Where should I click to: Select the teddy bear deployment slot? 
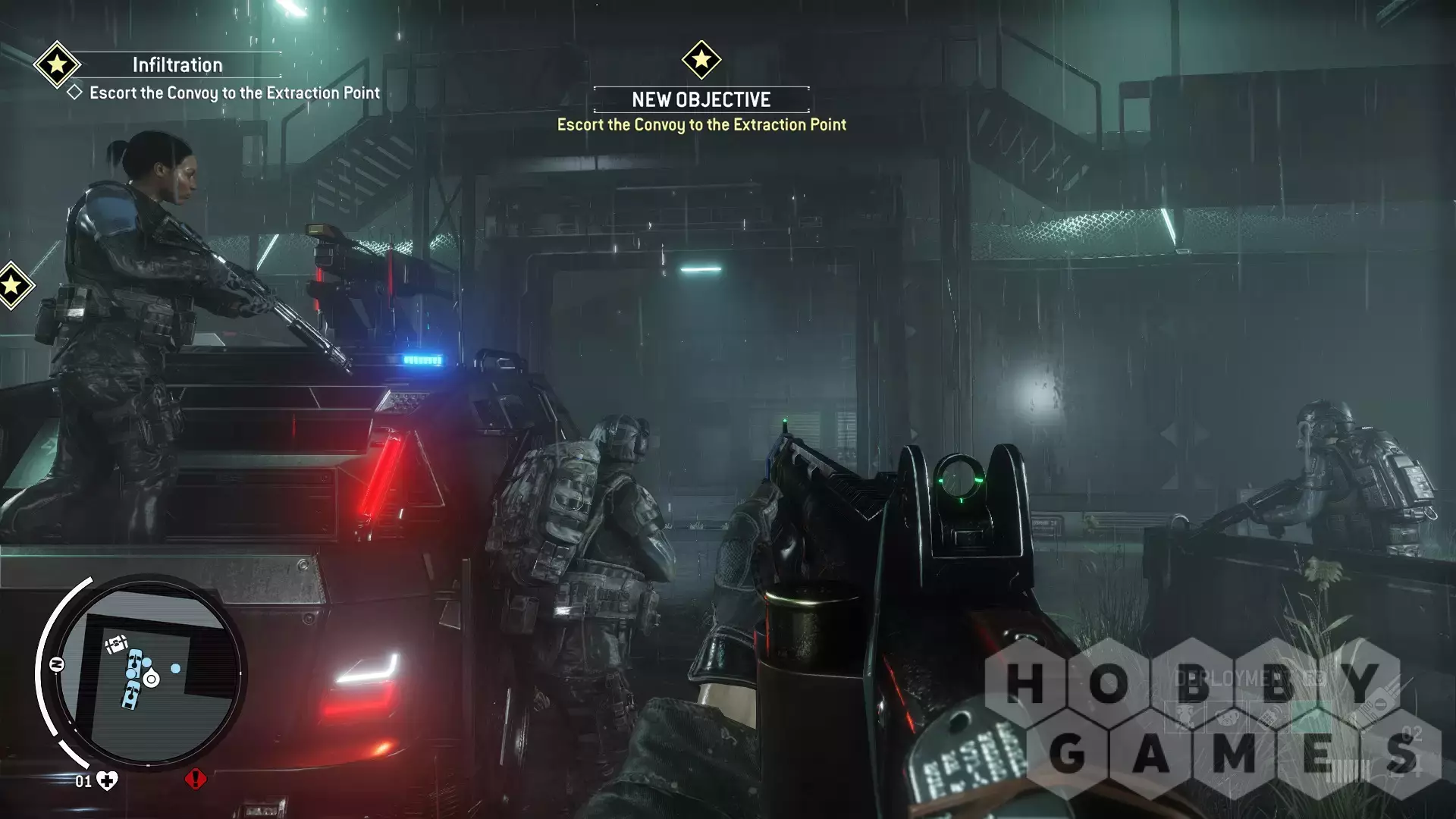tap(1226, 718)
